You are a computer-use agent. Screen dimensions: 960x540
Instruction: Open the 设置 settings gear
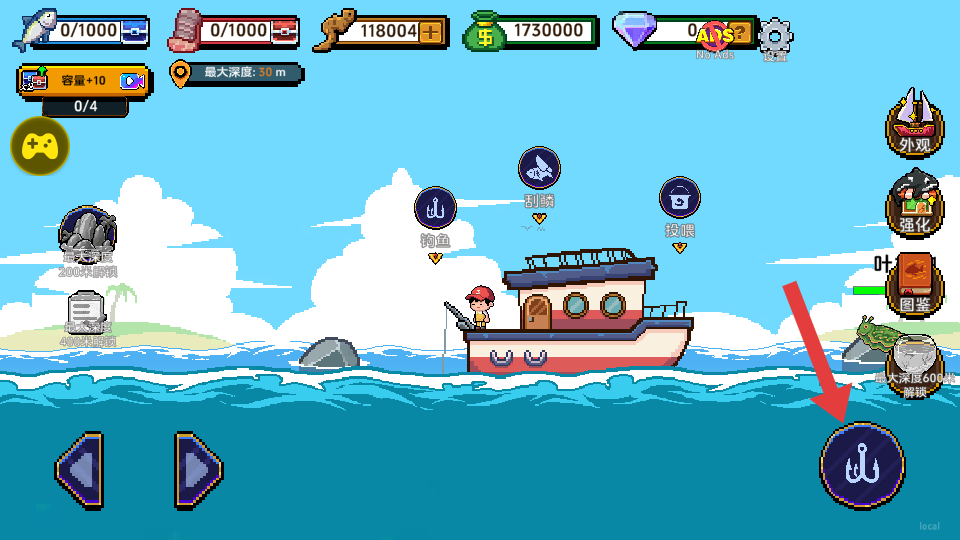pos(775,38)
